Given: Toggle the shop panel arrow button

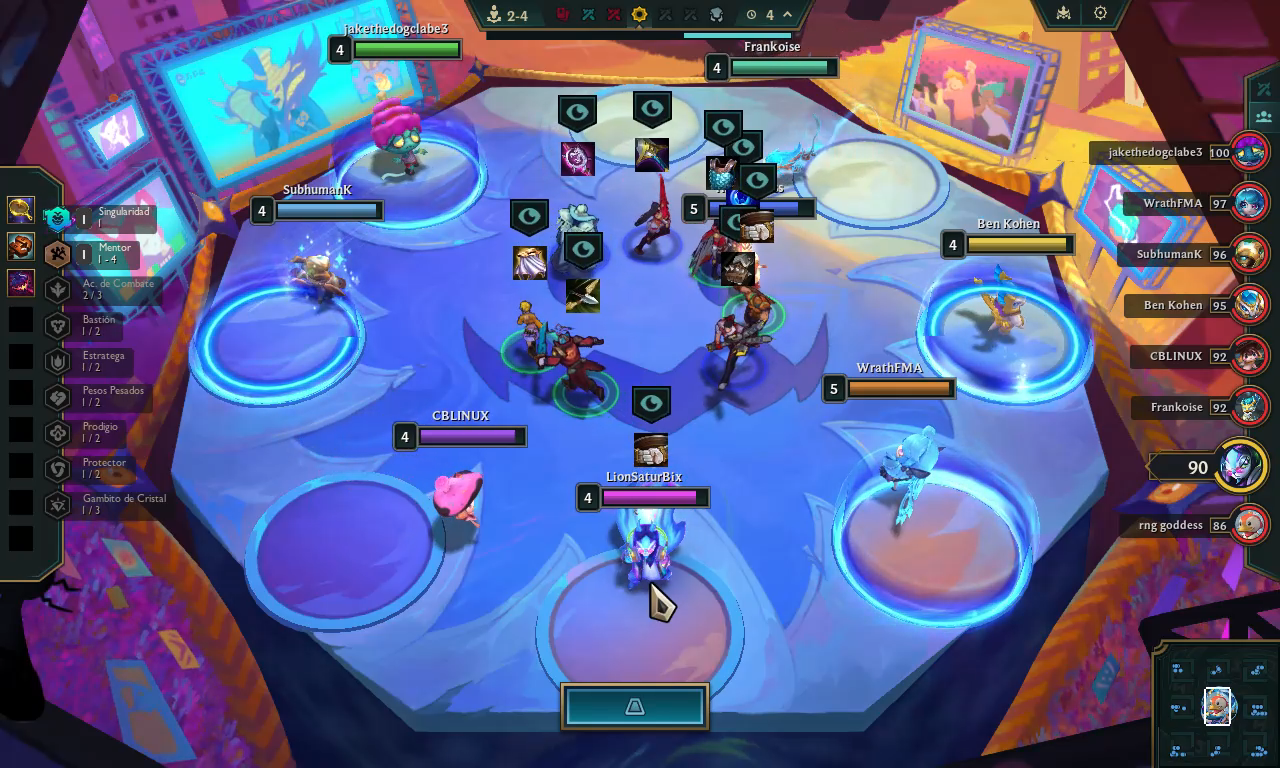Looking at the screenshot, I should (x=635, y=707).
